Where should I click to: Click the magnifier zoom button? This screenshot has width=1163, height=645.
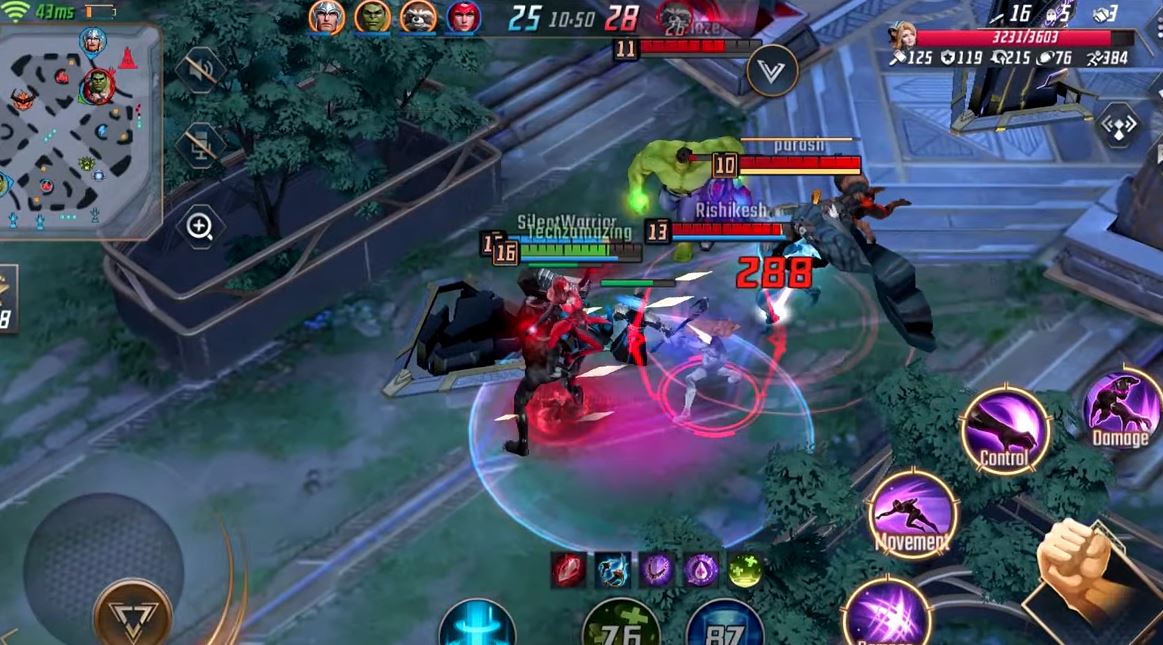coord(199,227)
